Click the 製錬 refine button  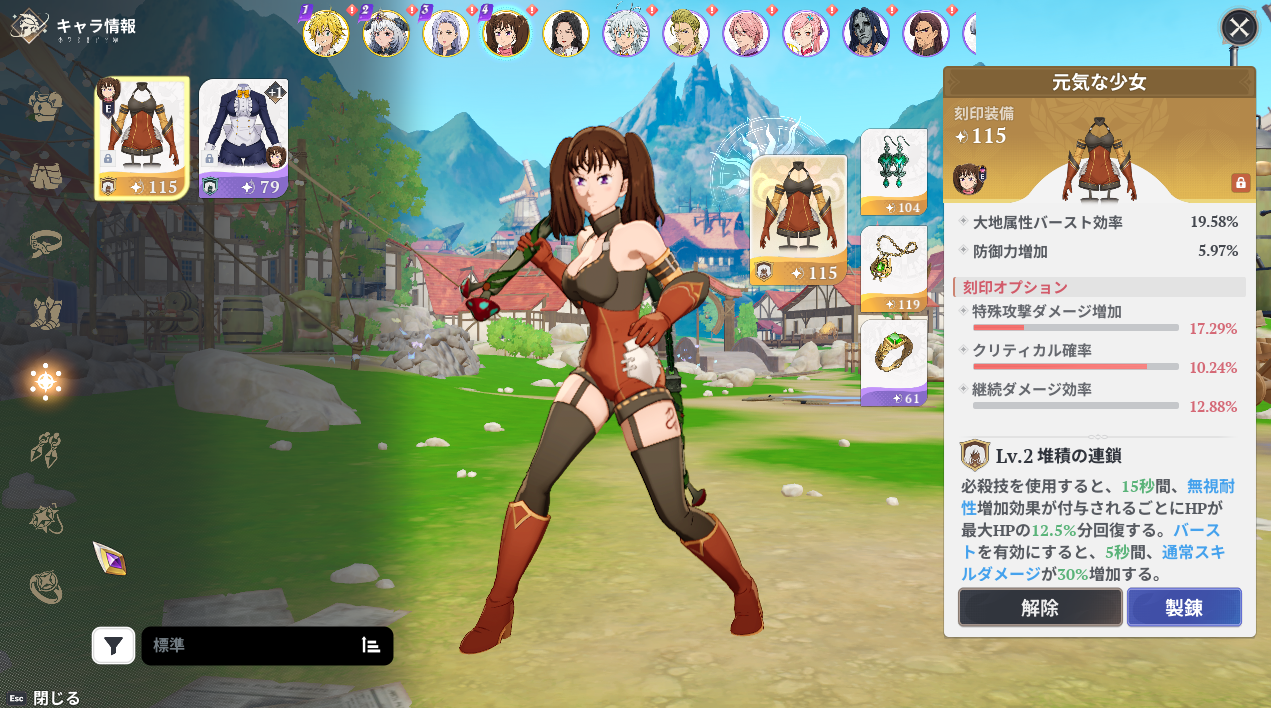tap(1184, 607)
